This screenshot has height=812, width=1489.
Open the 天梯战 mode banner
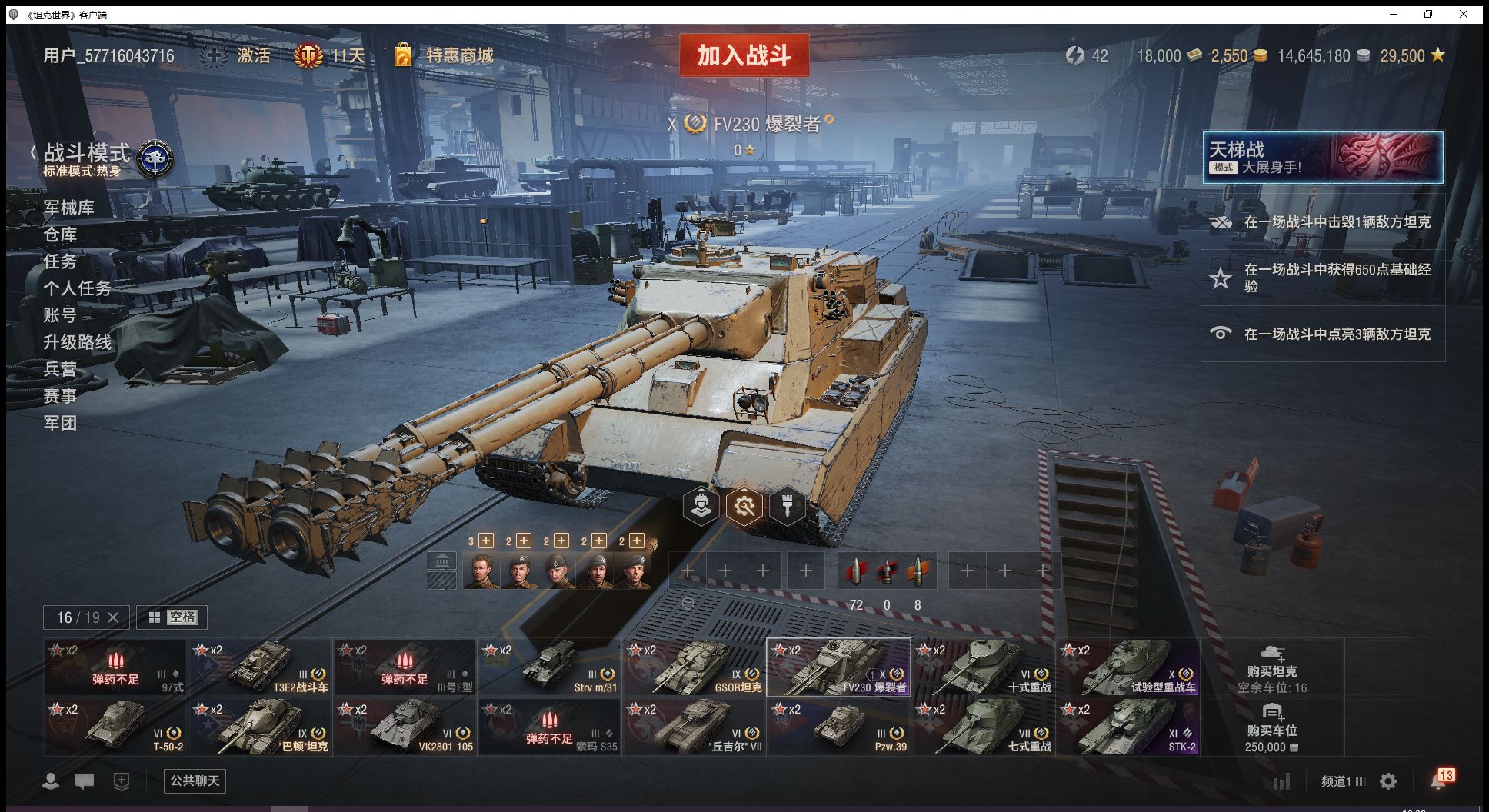(x=1322, y=158)
